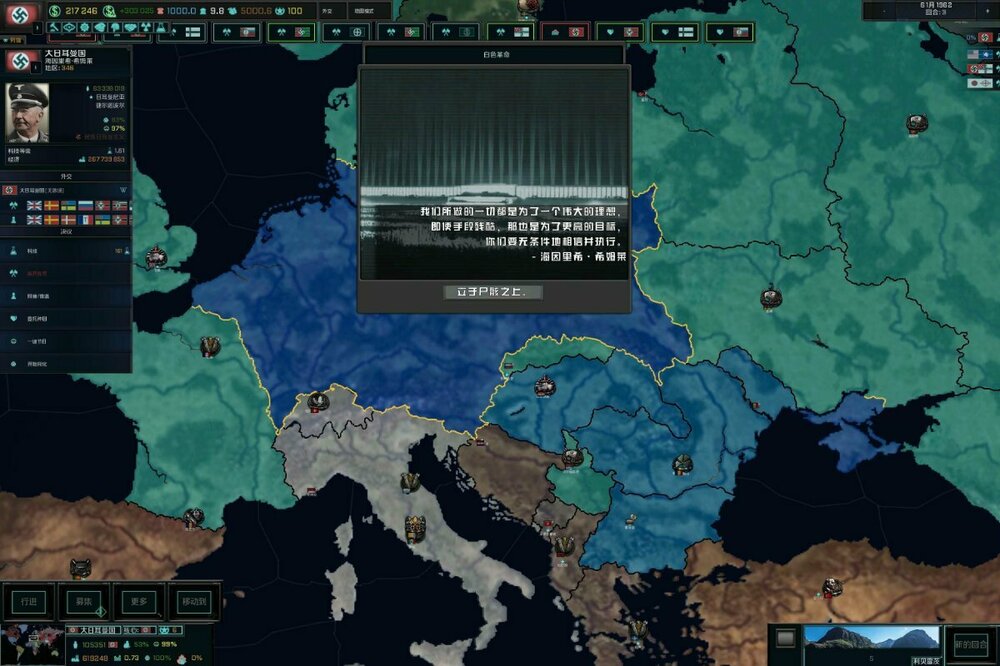This screenshot has height=666, width=1000.
Task: Open the leader portrait panel
Action: pos(27,111)
